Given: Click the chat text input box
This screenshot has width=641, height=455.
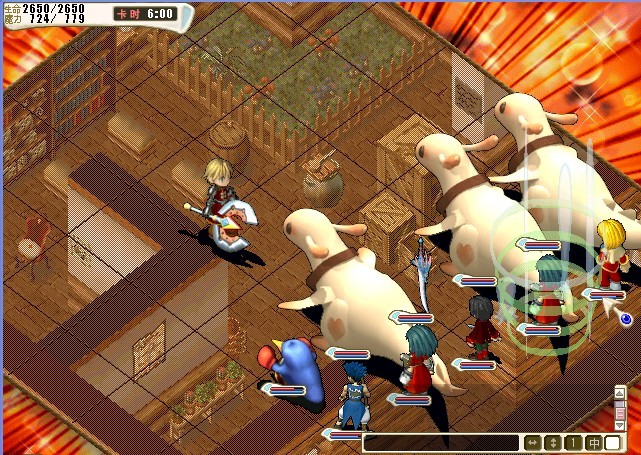Looking at the screenshot, I should 440,443.
